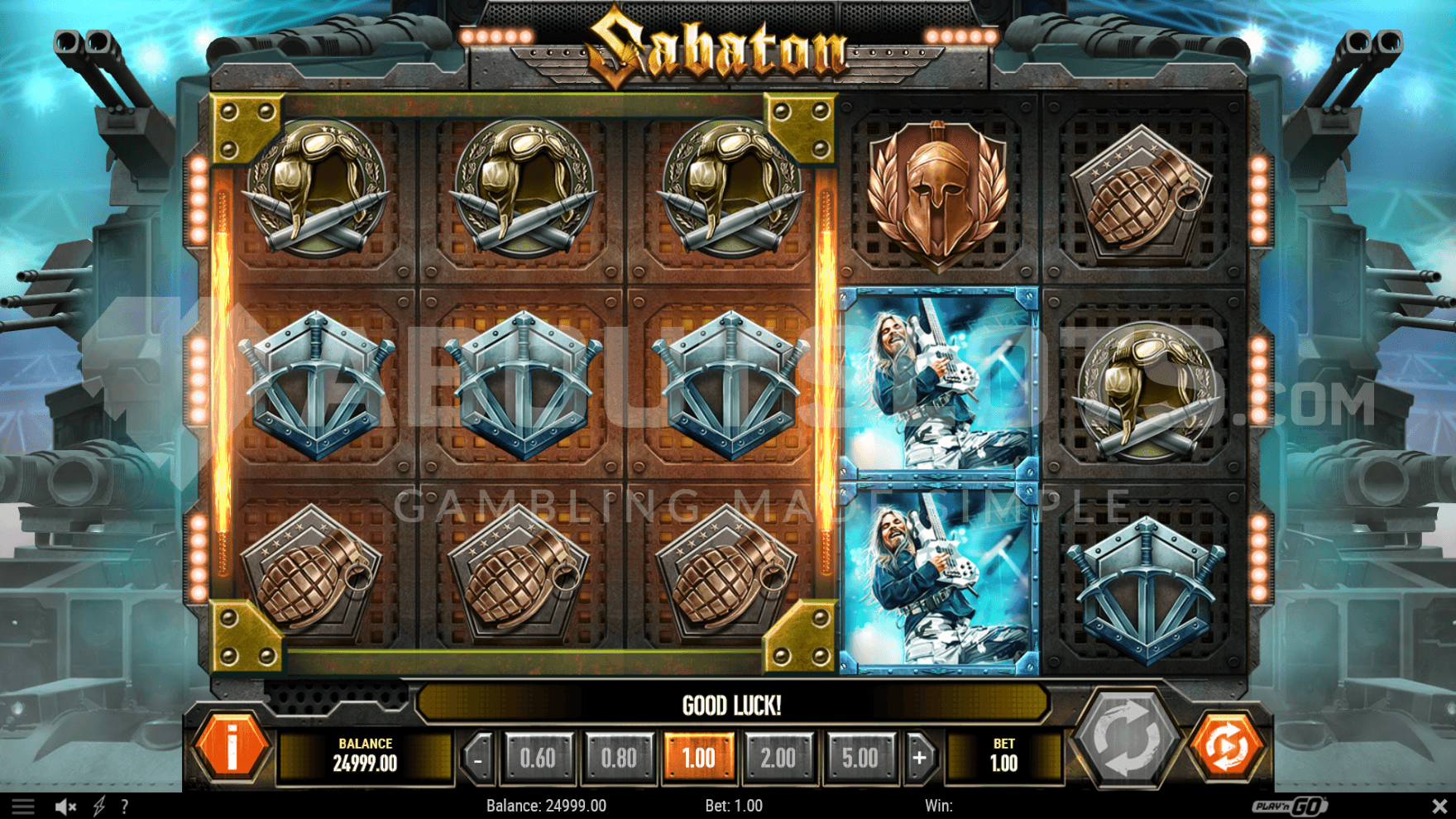Pick the 1.00 bet option
The height and width of the screenshot is (819, 1456).
tap(698, 758)
